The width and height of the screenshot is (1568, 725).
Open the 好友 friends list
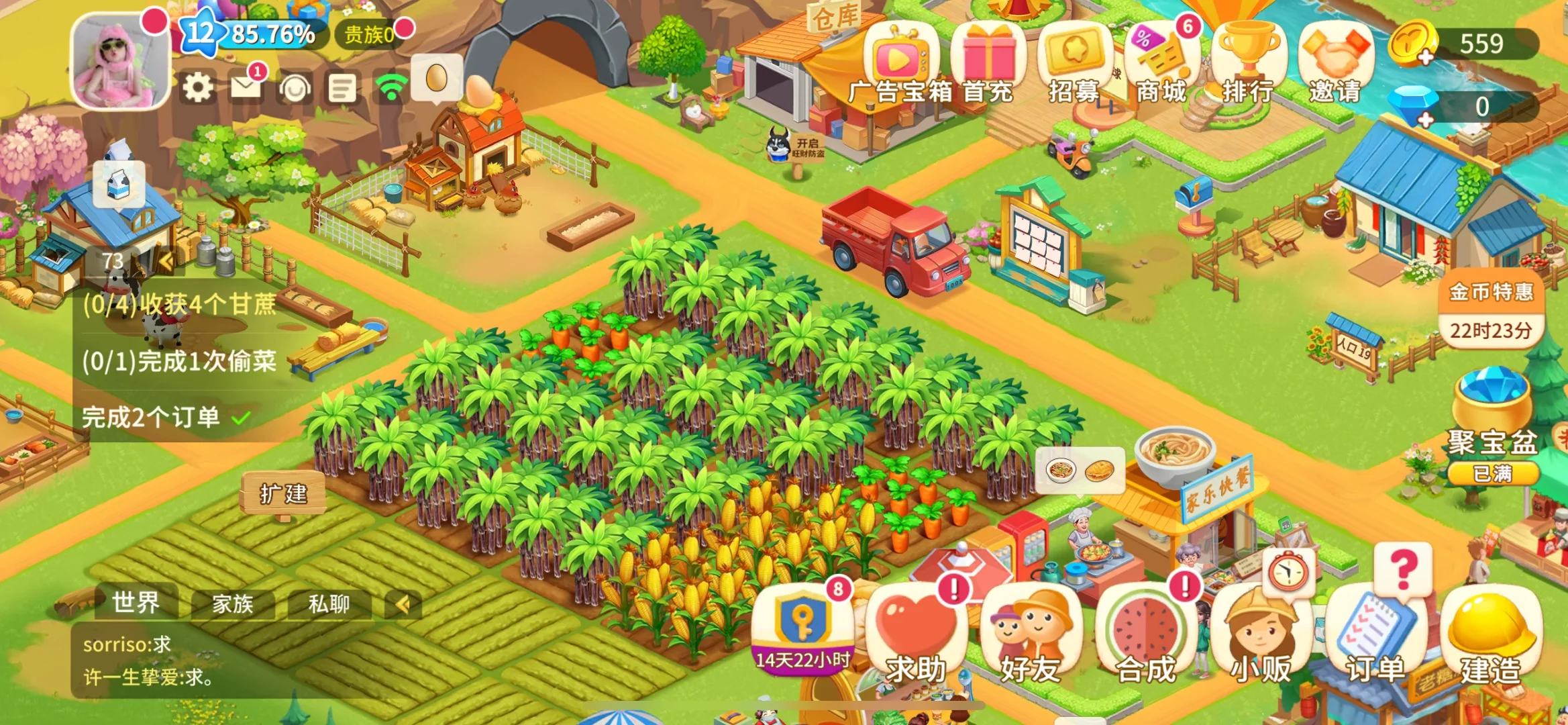point(1031,634)
